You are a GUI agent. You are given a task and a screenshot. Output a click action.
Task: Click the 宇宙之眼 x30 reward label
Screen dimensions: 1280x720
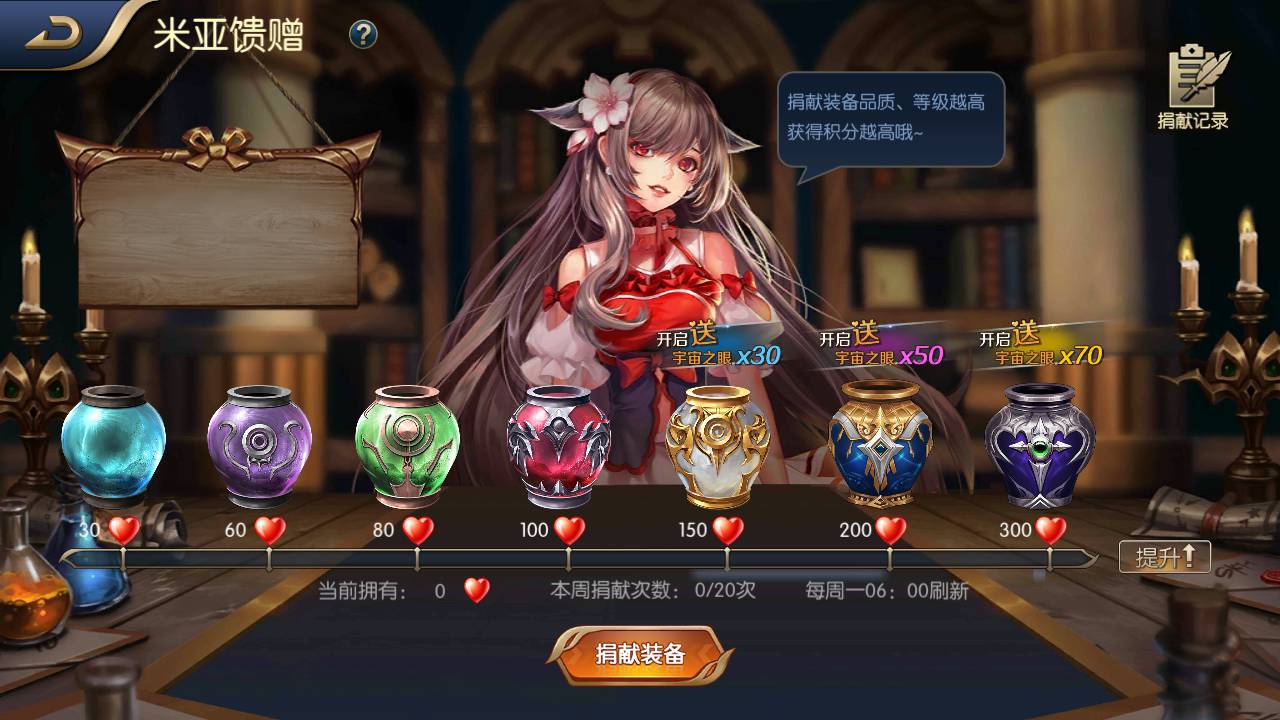pyautogui.click(x=725, y=353)
